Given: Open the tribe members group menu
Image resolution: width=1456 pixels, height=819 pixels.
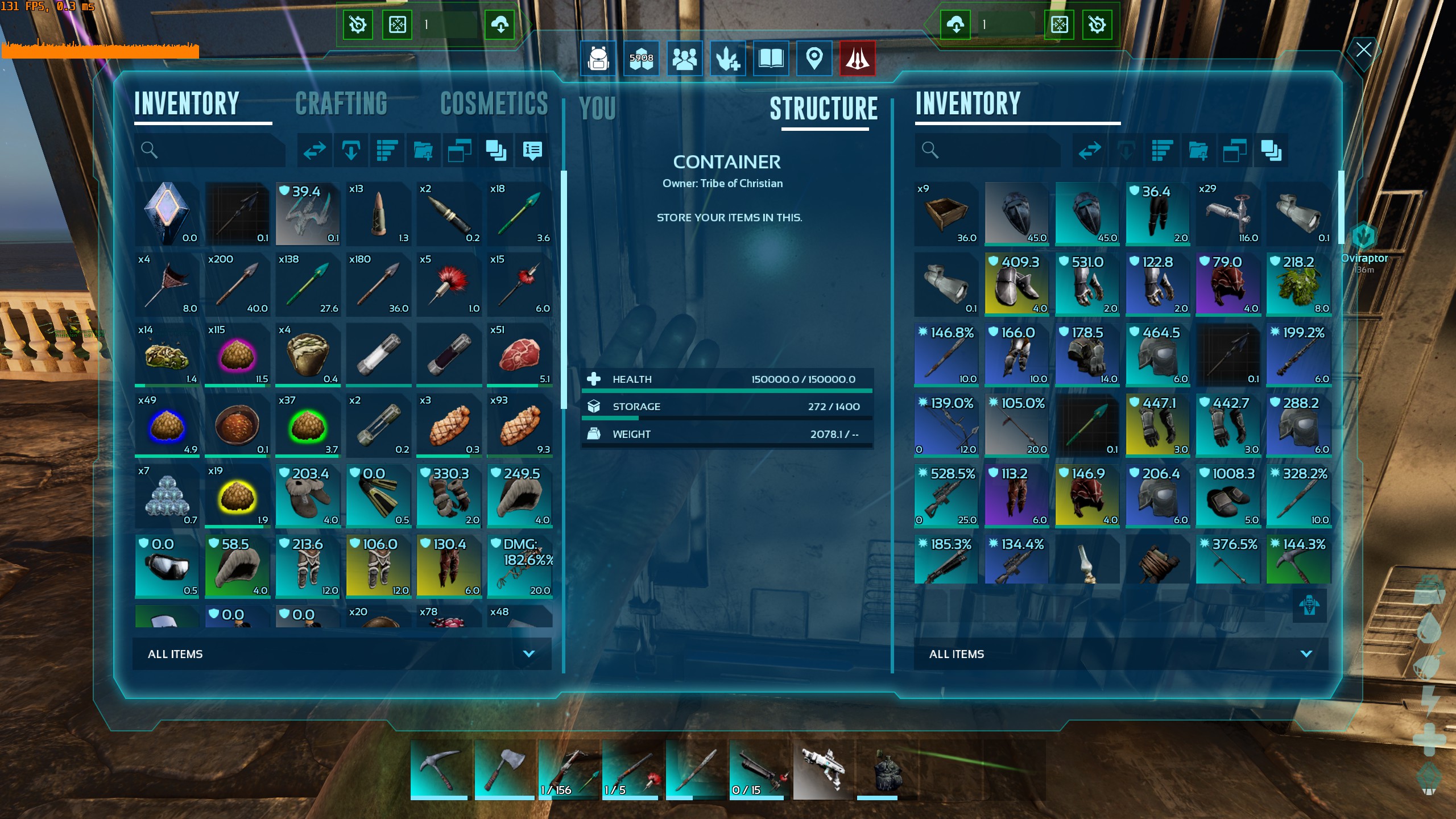Looking at the screenshot, I should tap(684, 58).
